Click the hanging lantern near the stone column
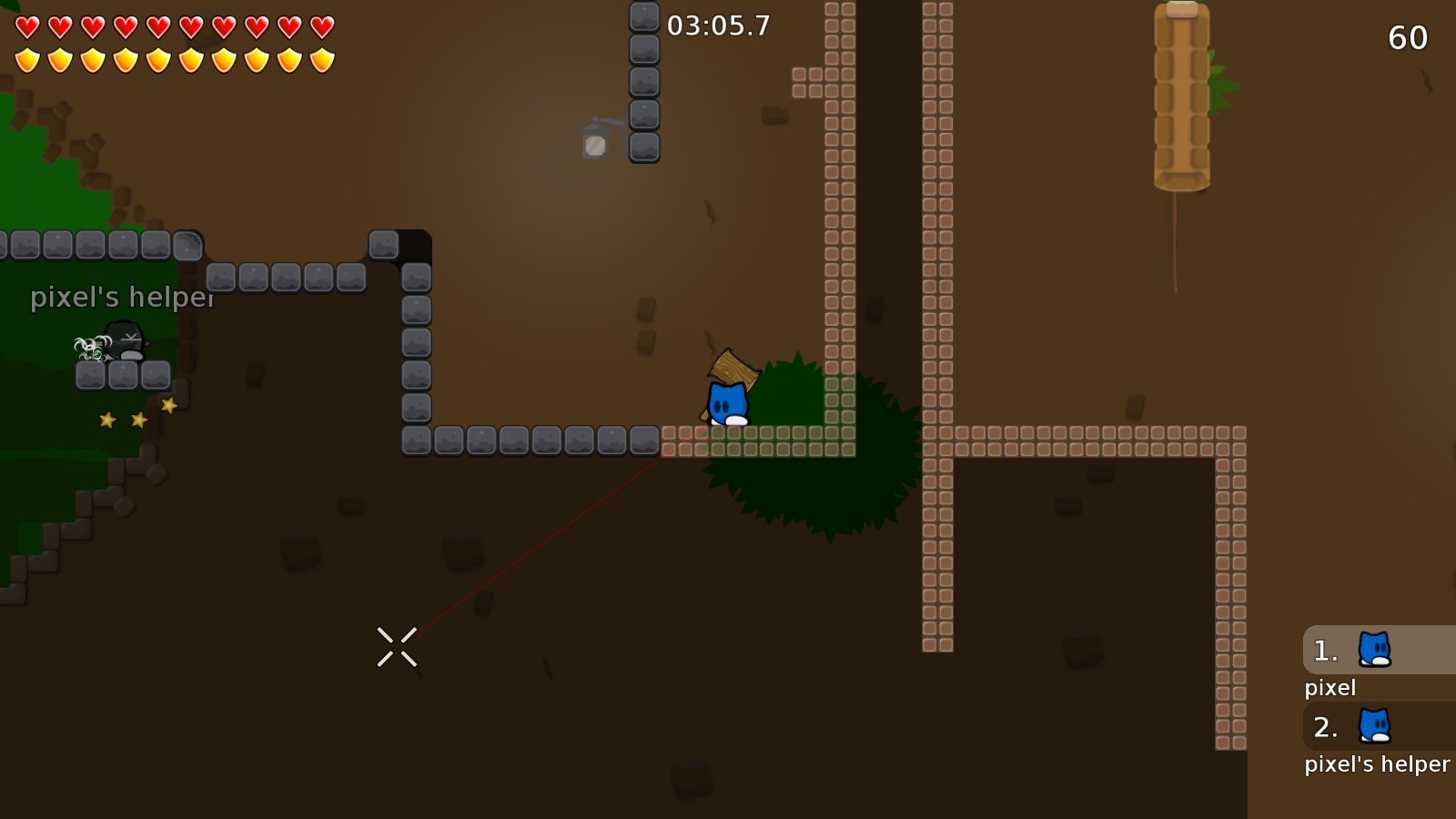1456x819 pixels. (x=595, y=143)
